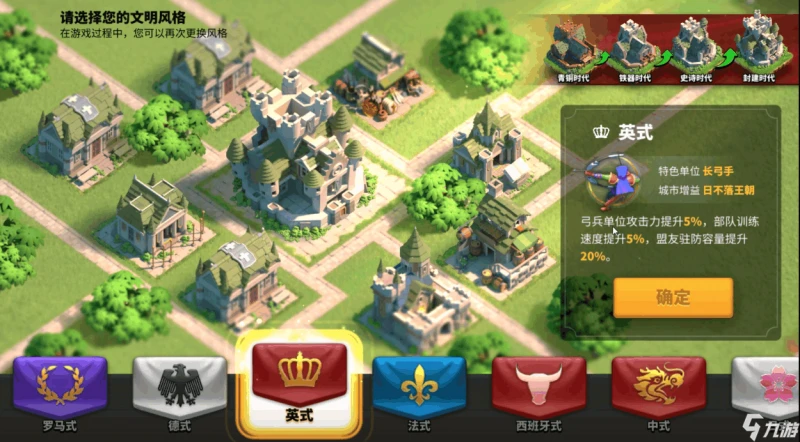The height and width of the screenshot is (442, 800).
Task: Choose the Chinese style 中式 dragon banner
Action: point(659,388)
